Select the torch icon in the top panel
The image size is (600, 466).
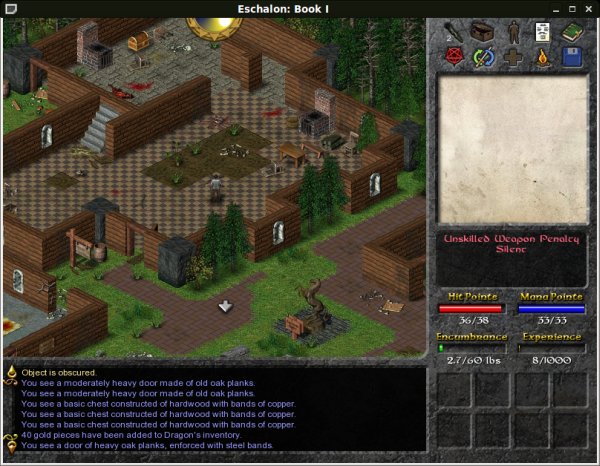pos(455,31)
